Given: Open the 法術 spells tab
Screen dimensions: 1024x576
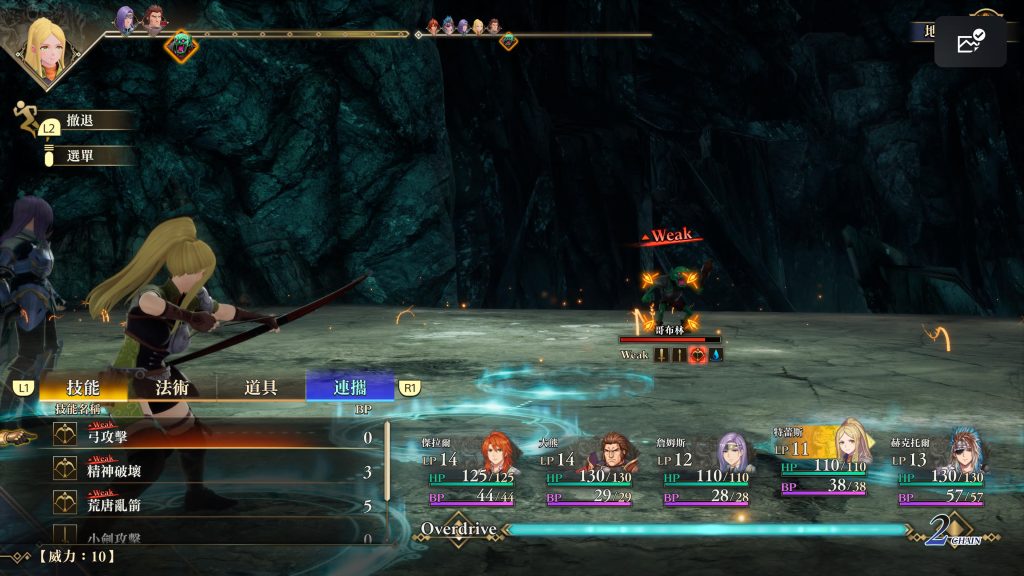Looking at the screenshot, I should (172, 388).
